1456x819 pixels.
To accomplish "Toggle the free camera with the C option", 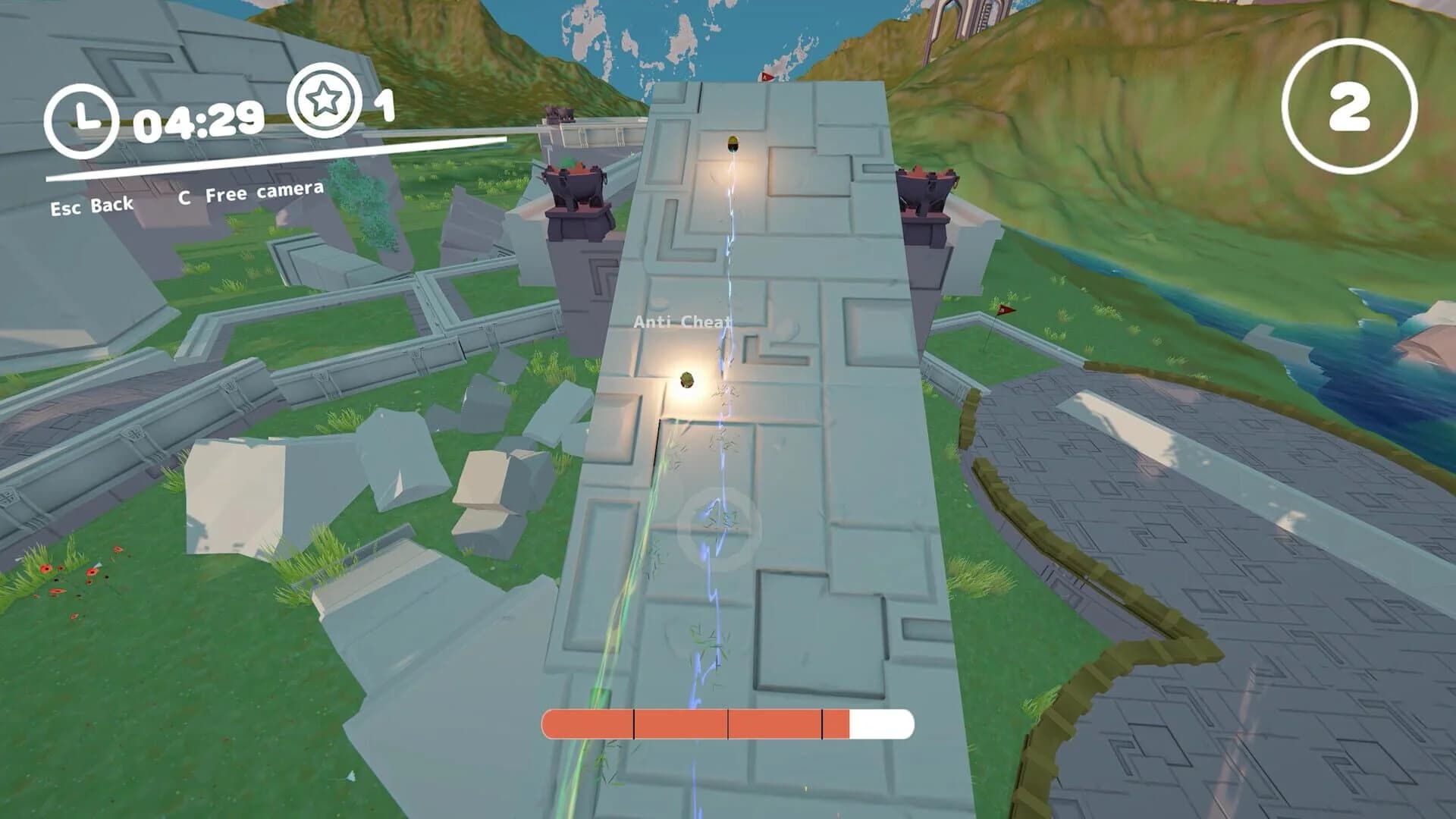I will [x=252, y=195].
